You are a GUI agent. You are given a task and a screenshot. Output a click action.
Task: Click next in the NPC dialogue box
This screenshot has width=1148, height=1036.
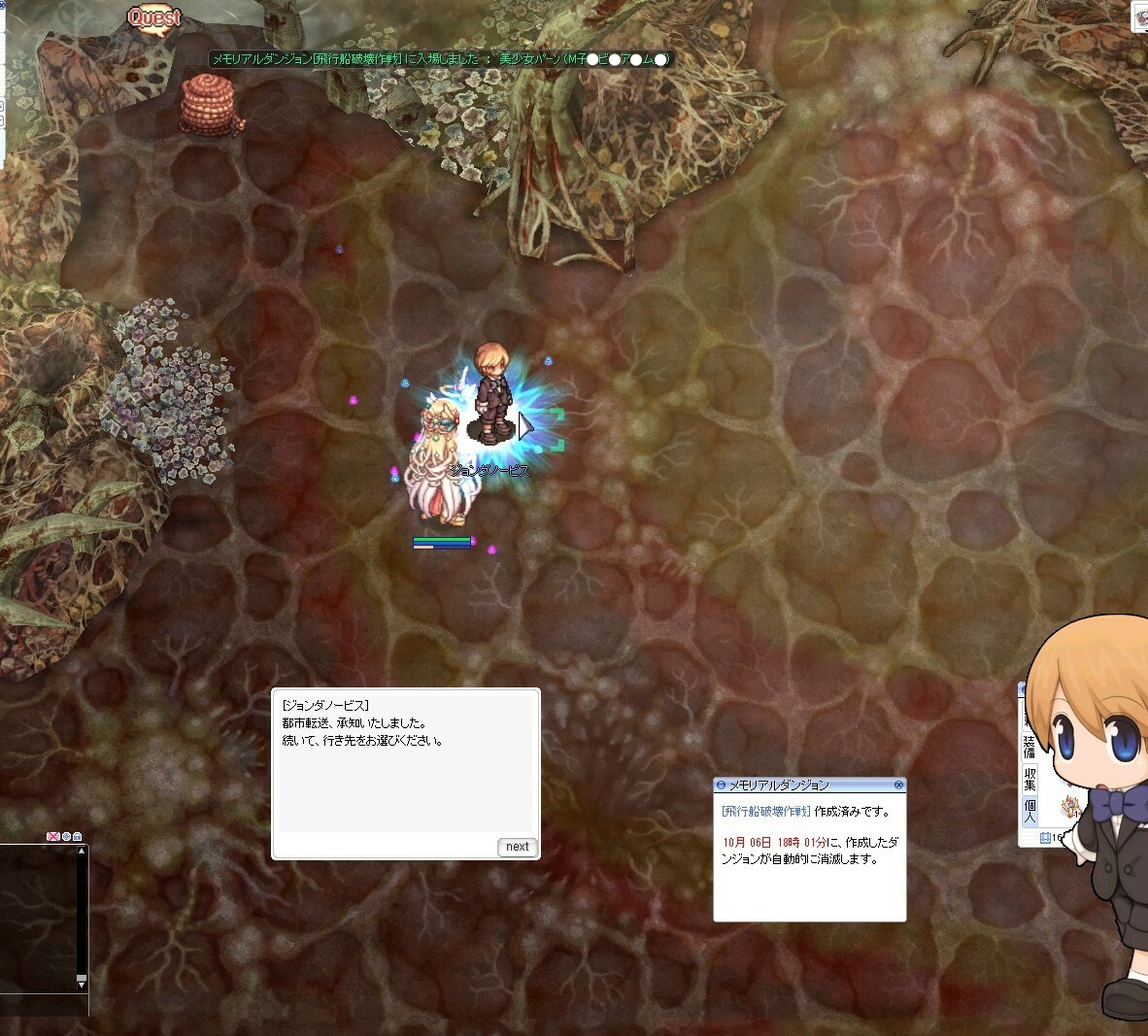point(517,847)
